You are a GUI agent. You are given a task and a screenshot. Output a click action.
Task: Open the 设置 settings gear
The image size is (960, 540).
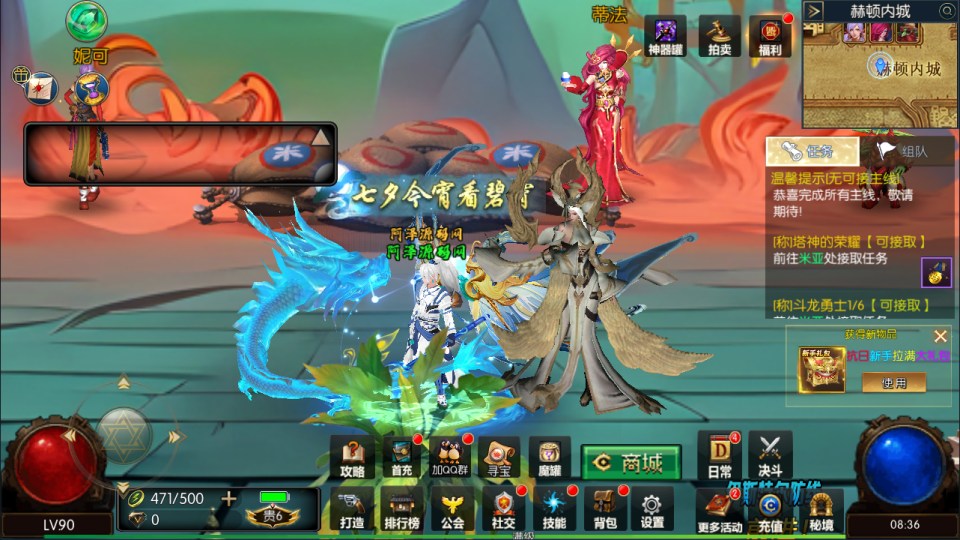(x=652, y=508)
